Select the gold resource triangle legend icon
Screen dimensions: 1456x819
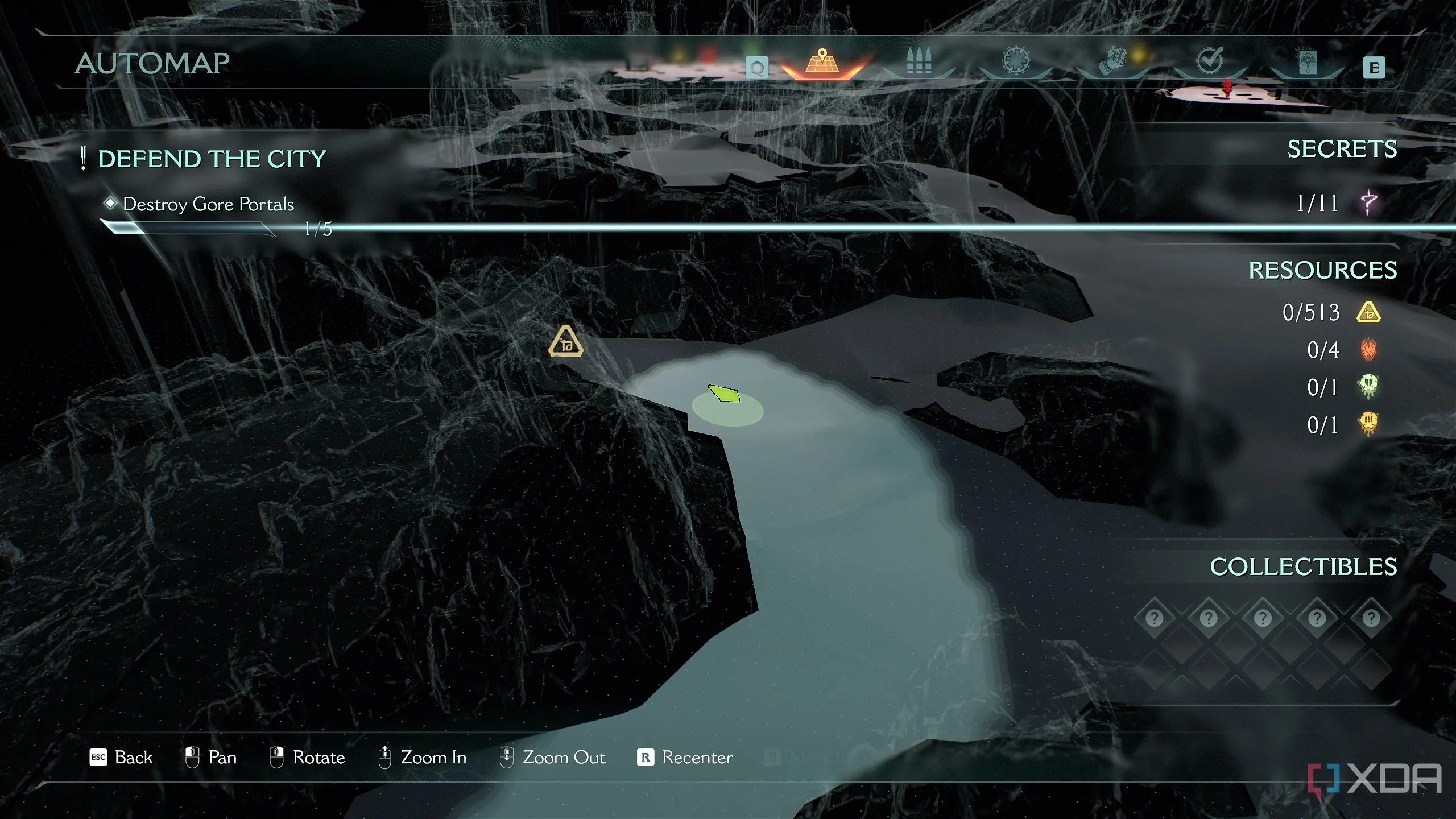[x=1368, y=312]
